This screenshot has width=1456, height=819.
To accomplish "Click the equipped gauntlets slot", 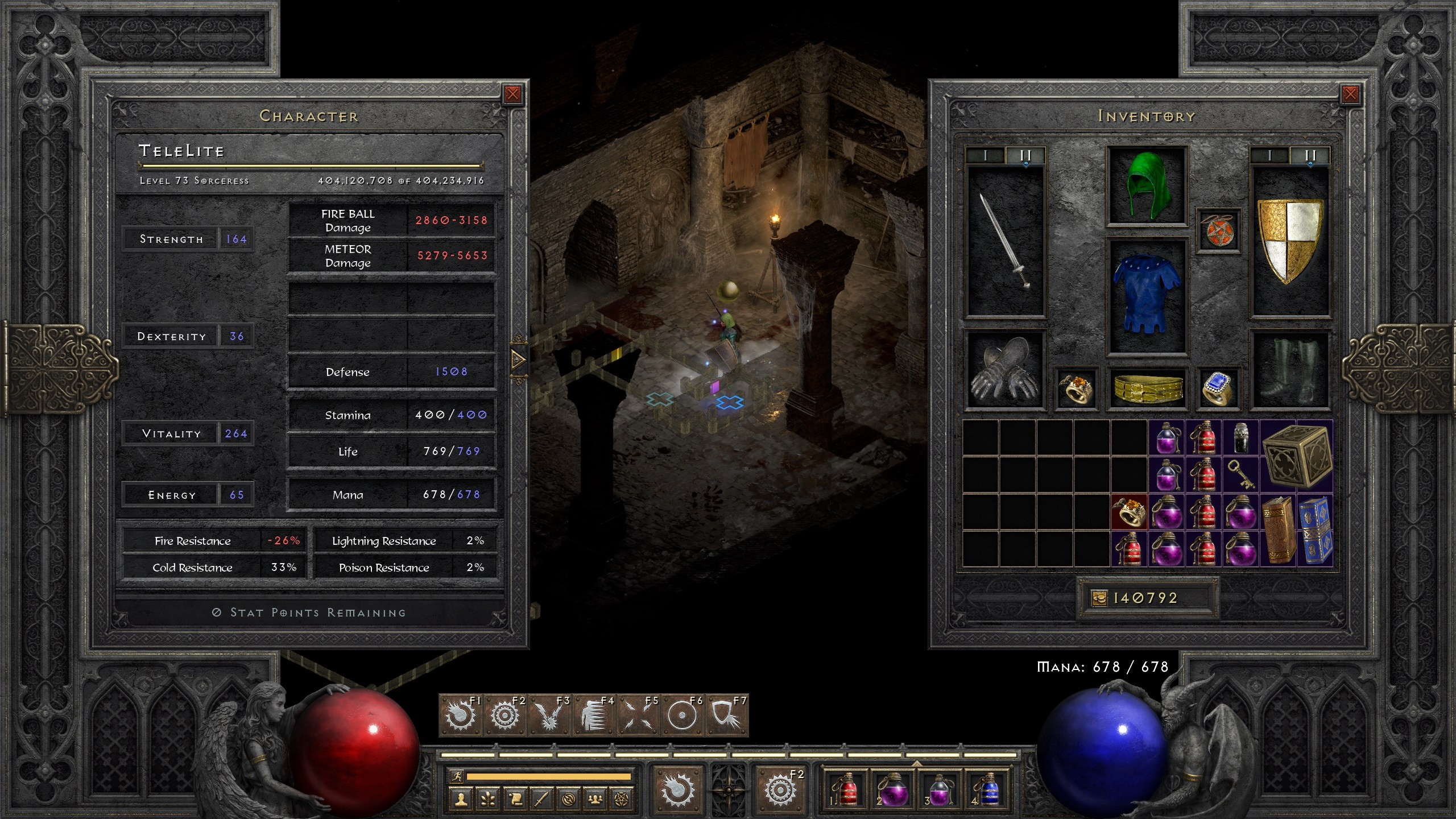I will (x=1006, y=370).
